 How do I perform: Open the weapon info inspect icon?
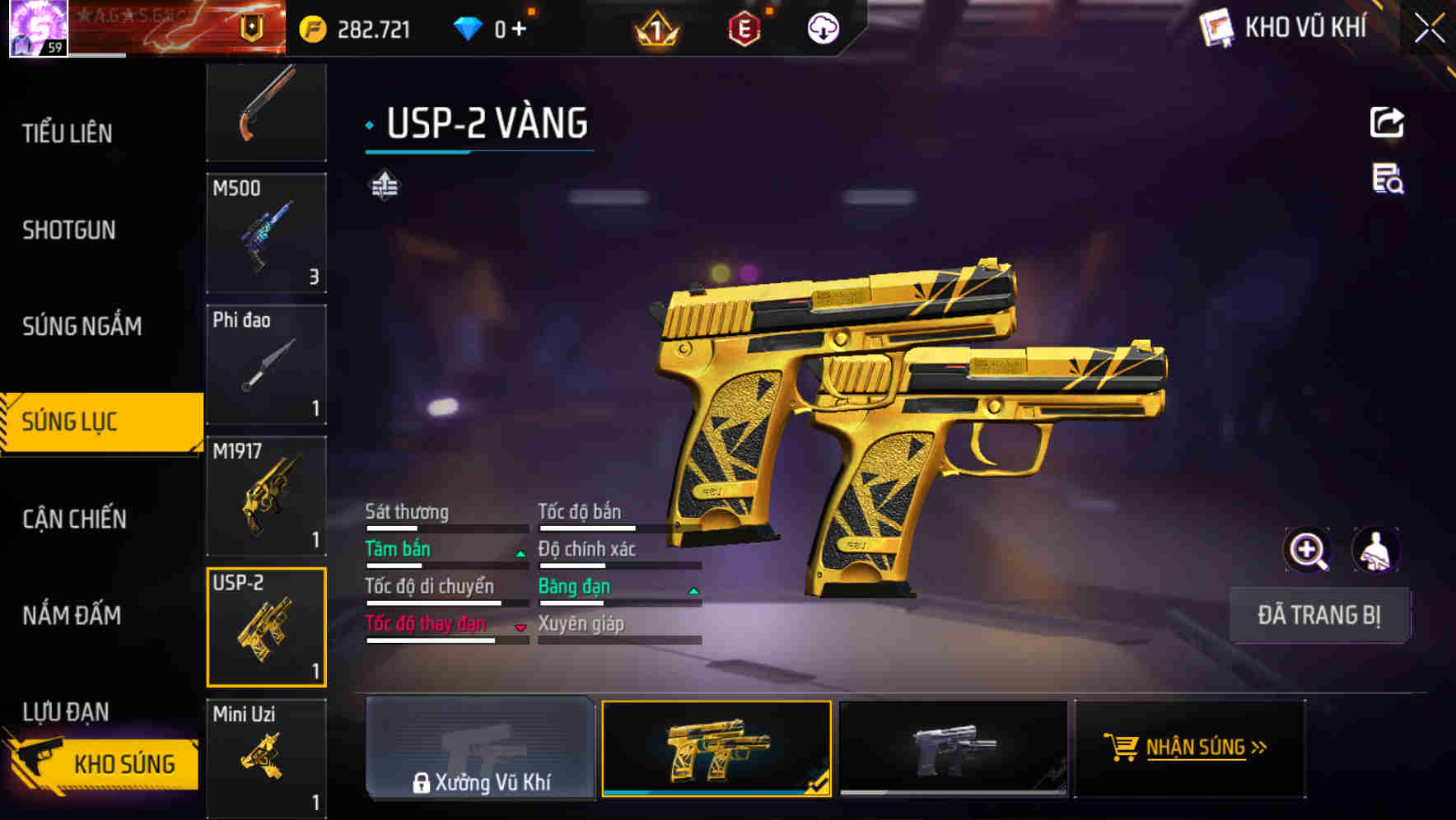[x=1388, y=184]
